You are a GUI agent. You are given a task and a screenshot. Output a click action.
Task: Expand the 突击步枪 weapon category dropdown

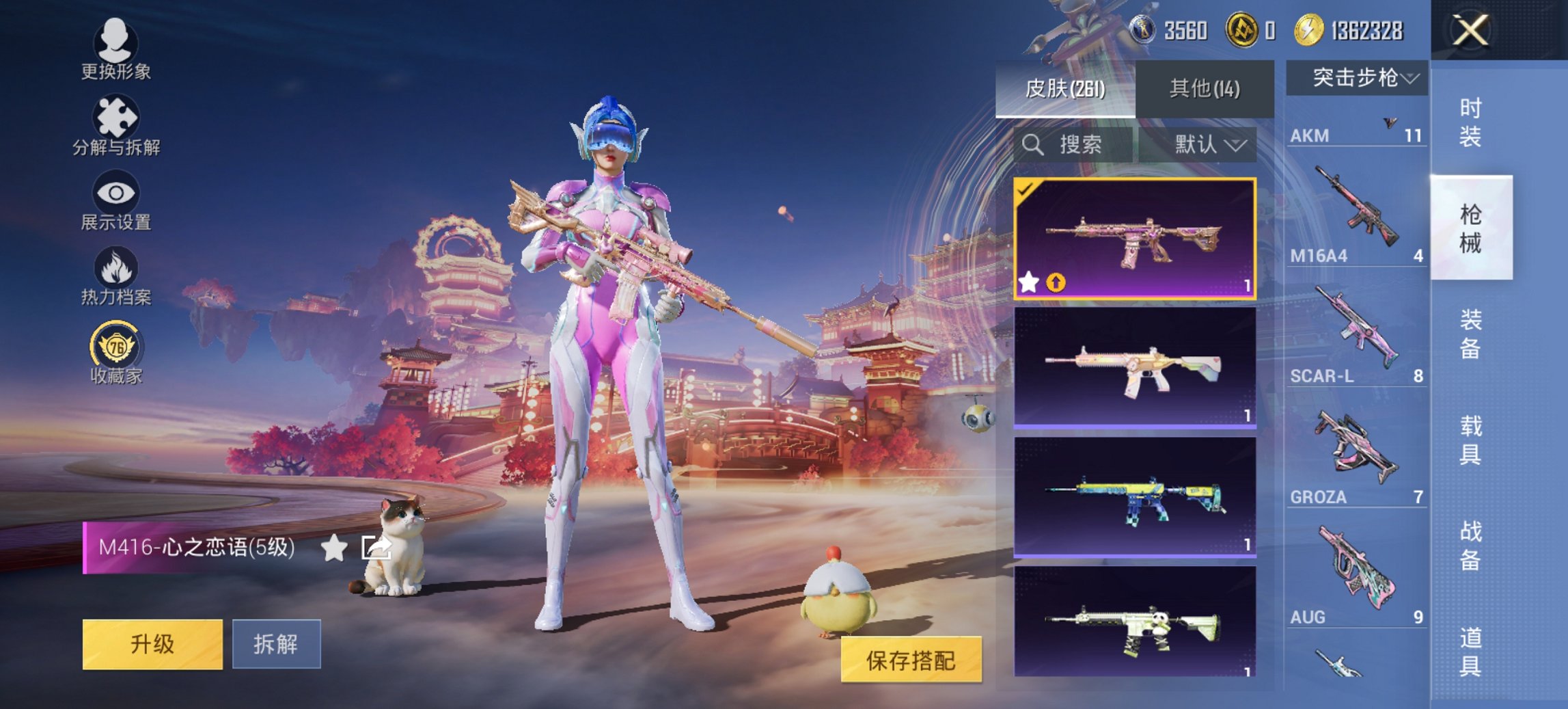coord(1360,77)
